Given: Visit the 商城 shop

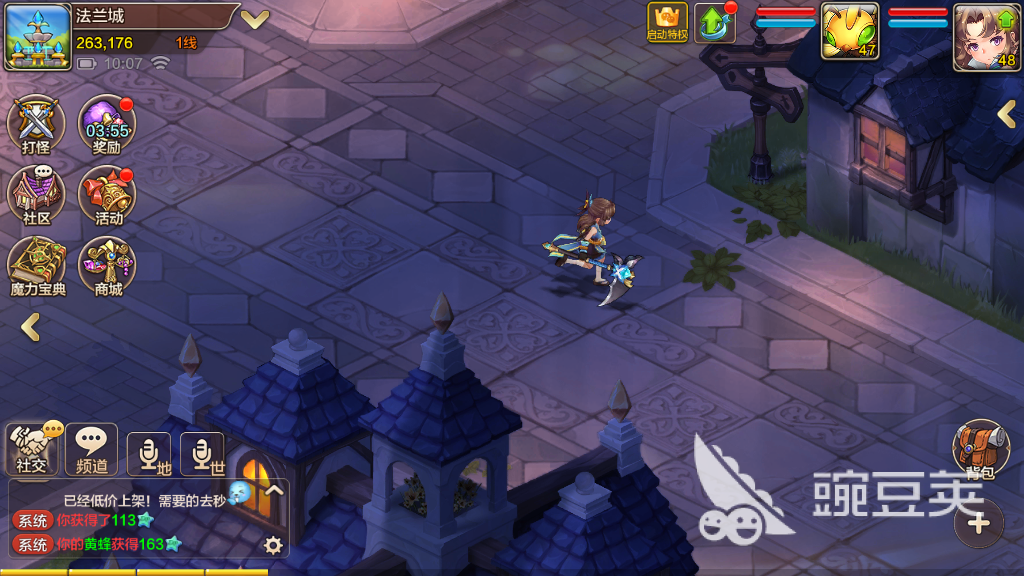Looking at the screenshot, I should 108,266.
